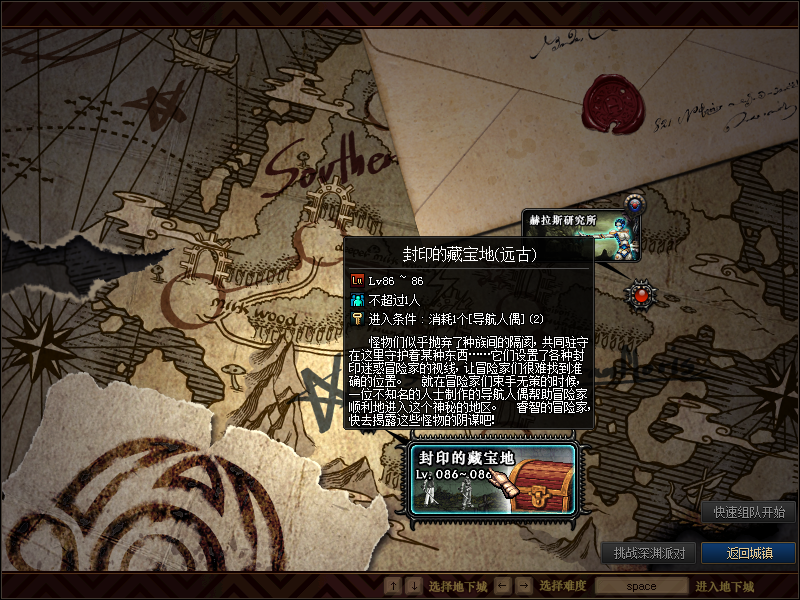This screenshot has height=600, width=800.
Task: Click the blue orb marker above 赫拉斯研究所
Action: [634, 205]
